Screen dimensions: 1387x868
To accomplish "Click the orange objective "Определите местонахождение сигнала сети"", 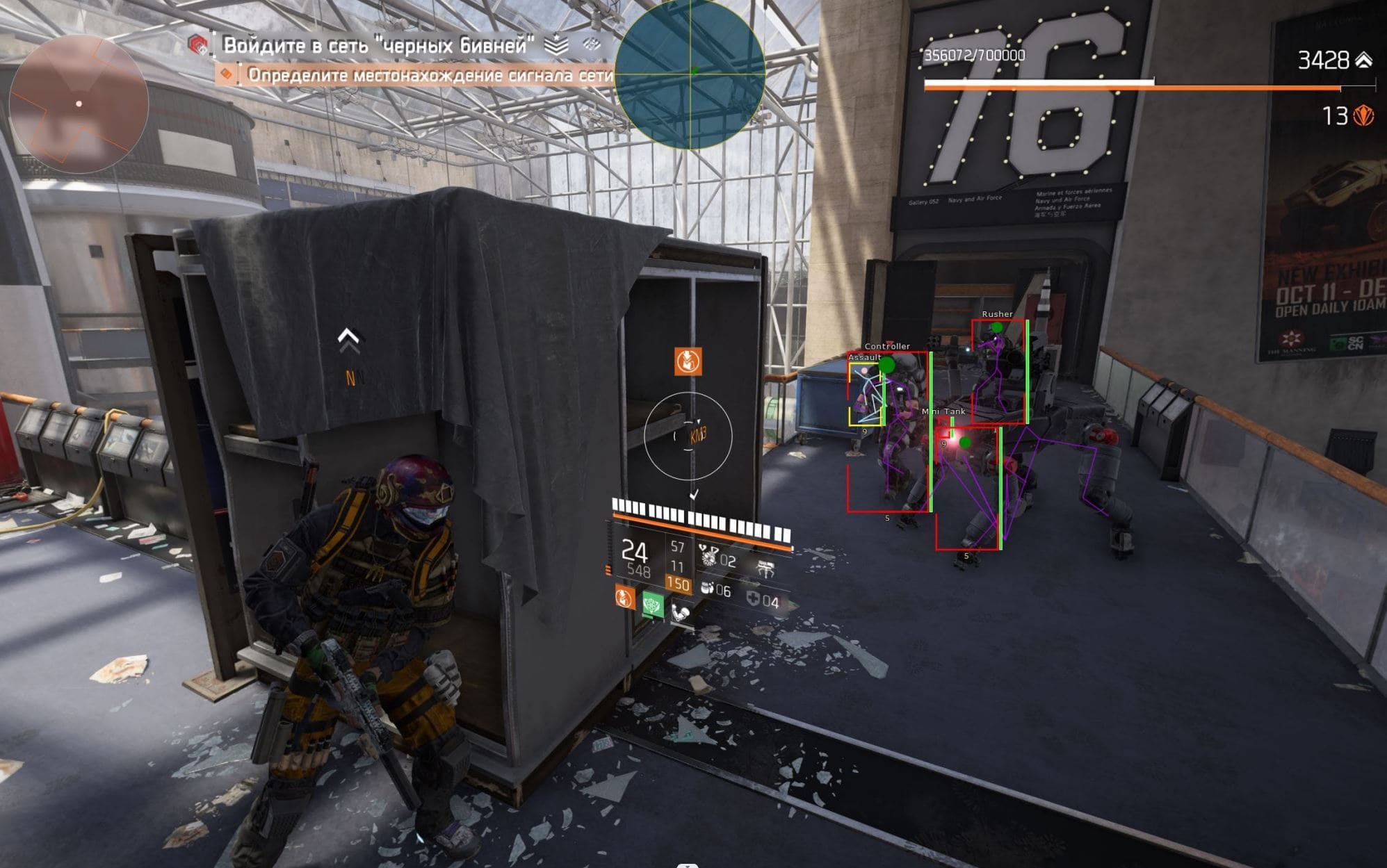I will [x=430, y=75].
